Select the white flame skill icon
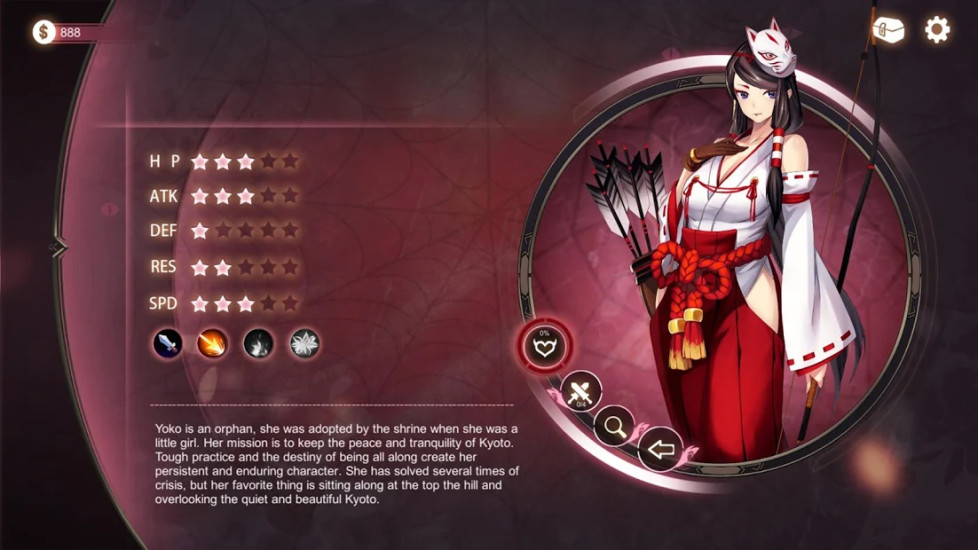 pos(258,344)
